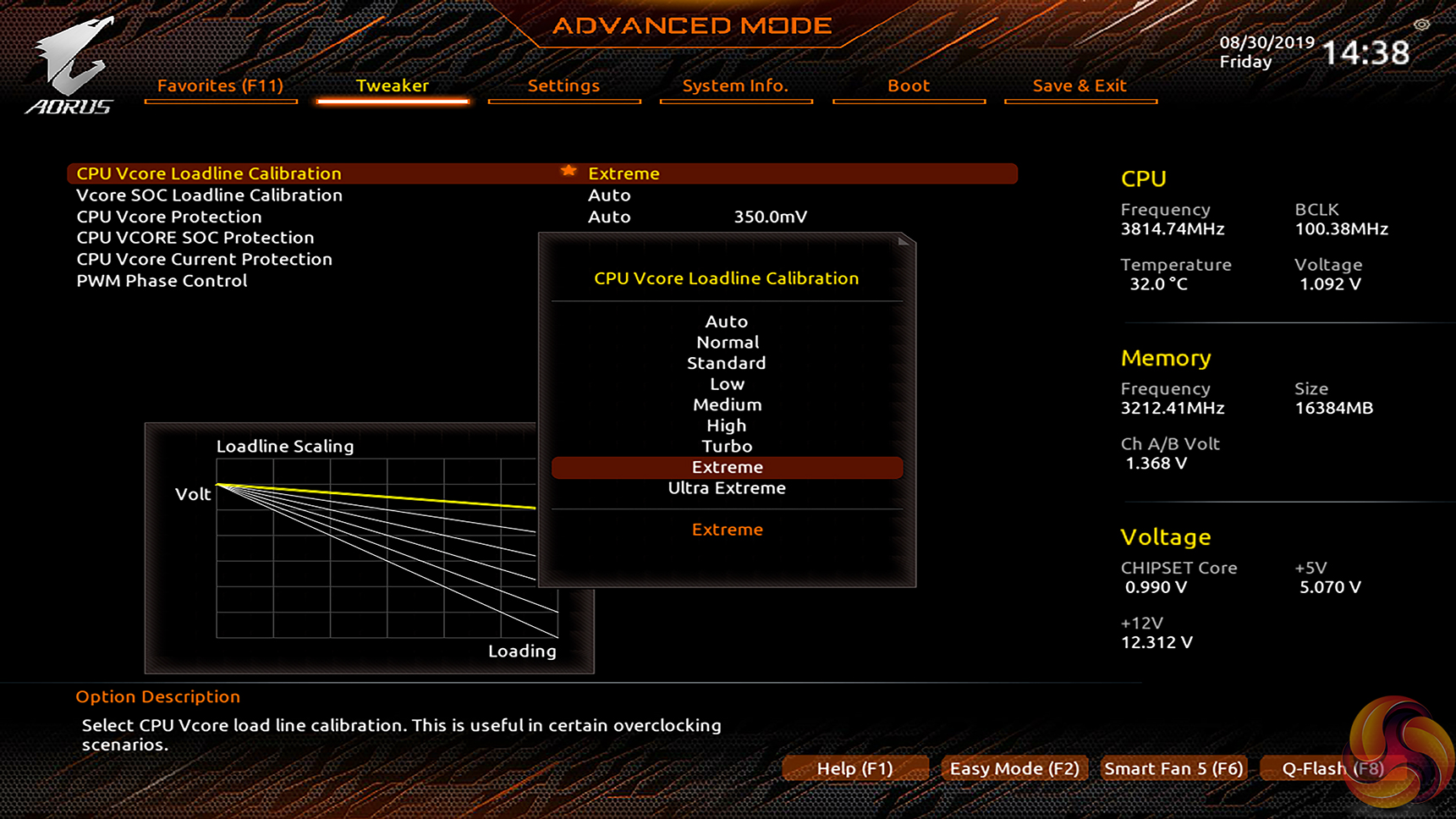The image size is (1456, 819).
Task: Open PWM Phase Control setting
Action: [162, 281]
